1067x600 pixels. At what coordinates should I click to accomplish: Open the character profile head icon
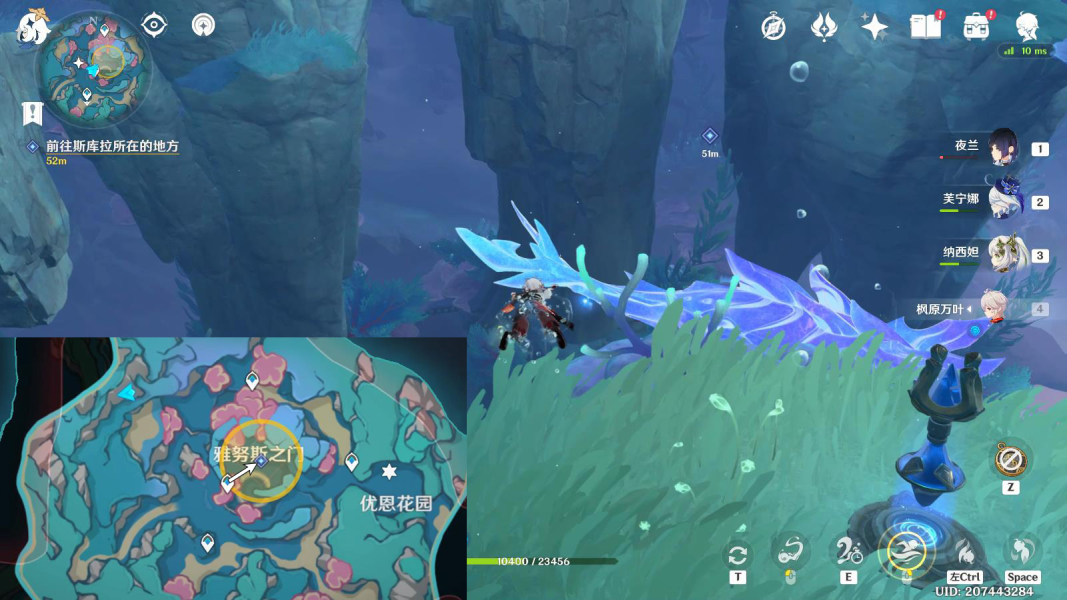tap(1027, 27)
